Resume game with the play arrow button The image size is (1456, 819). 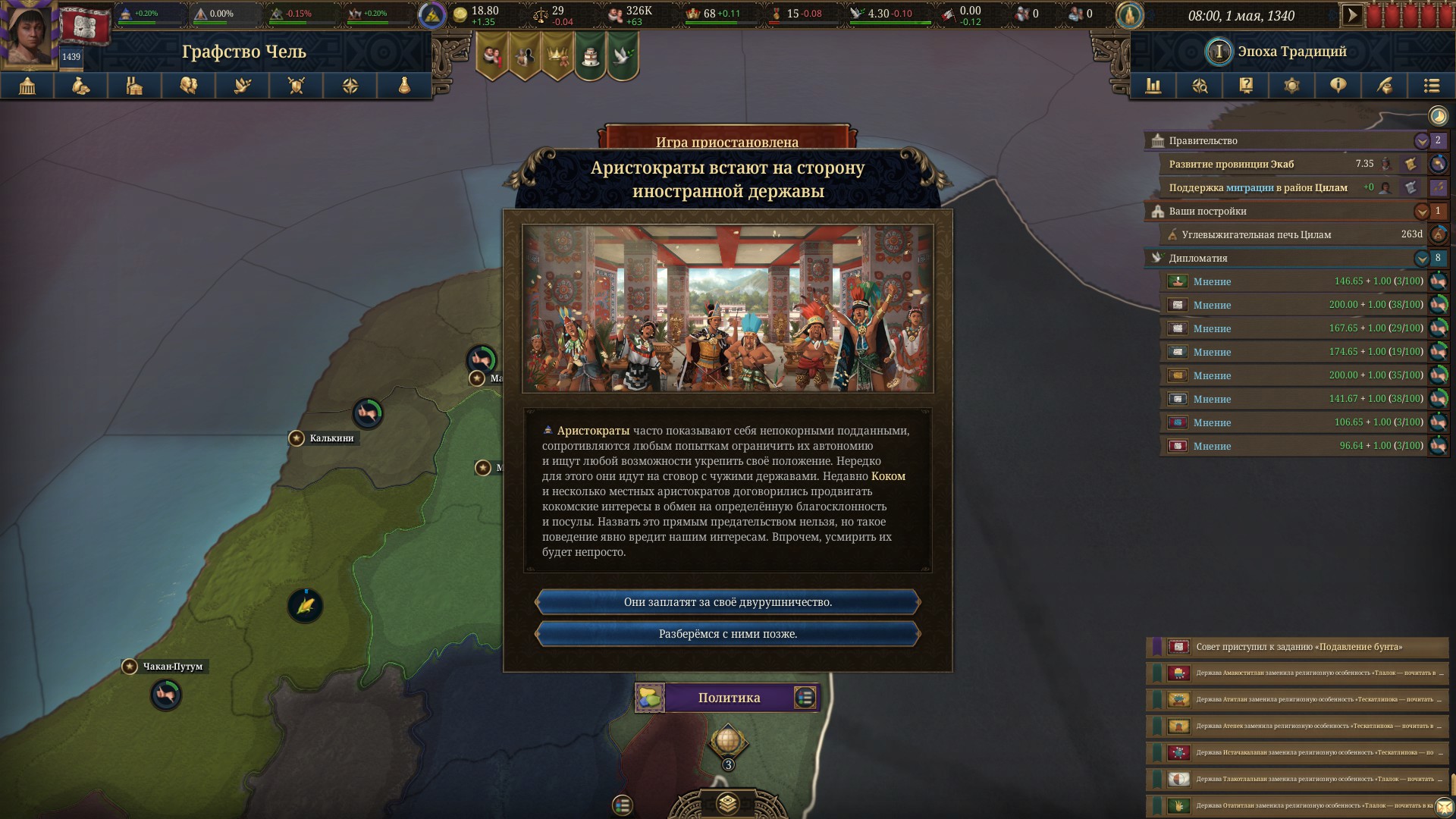coord(1351,15)
